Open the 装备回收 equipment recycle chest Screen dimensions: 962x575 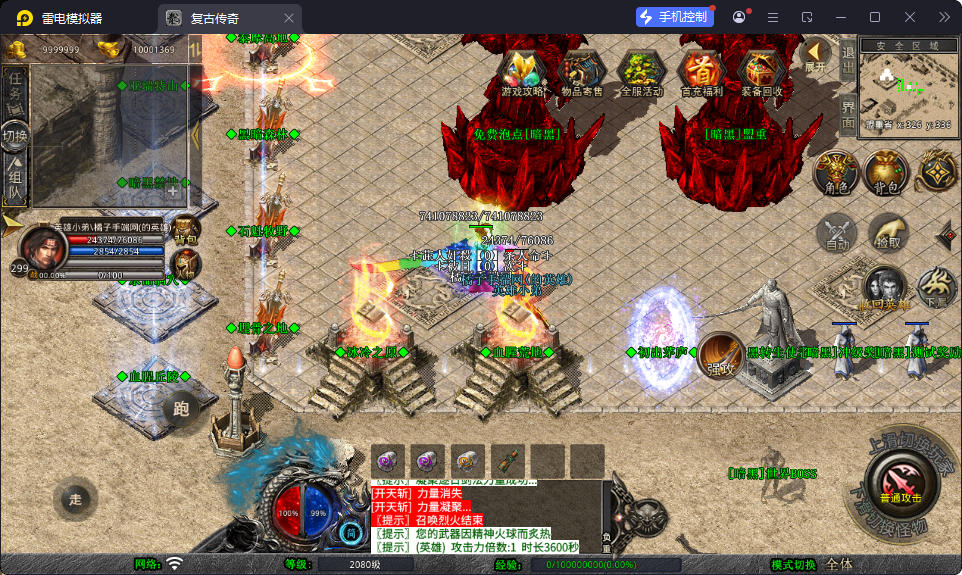(764, 72)
